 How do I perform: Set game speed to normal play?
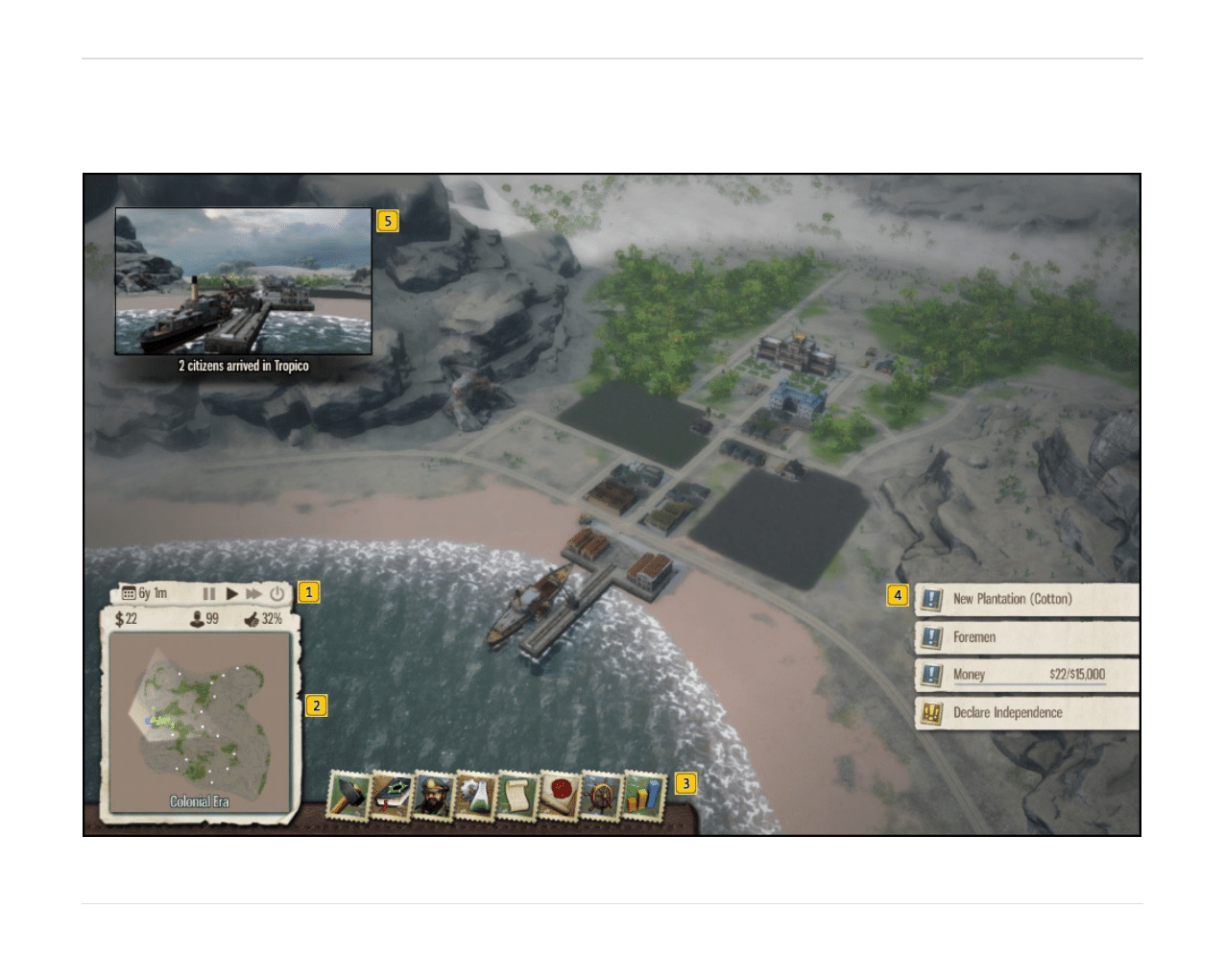(231, 594)
